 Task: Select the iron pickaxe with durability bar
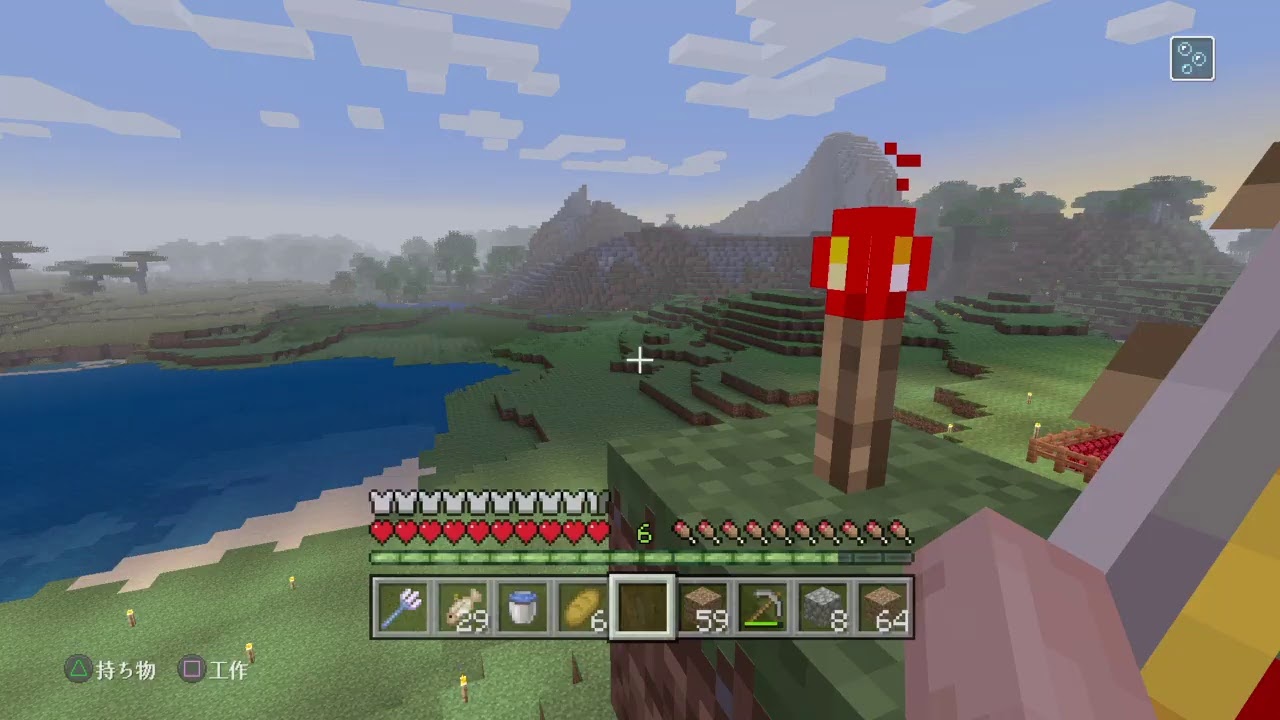(x=765, y=608)
